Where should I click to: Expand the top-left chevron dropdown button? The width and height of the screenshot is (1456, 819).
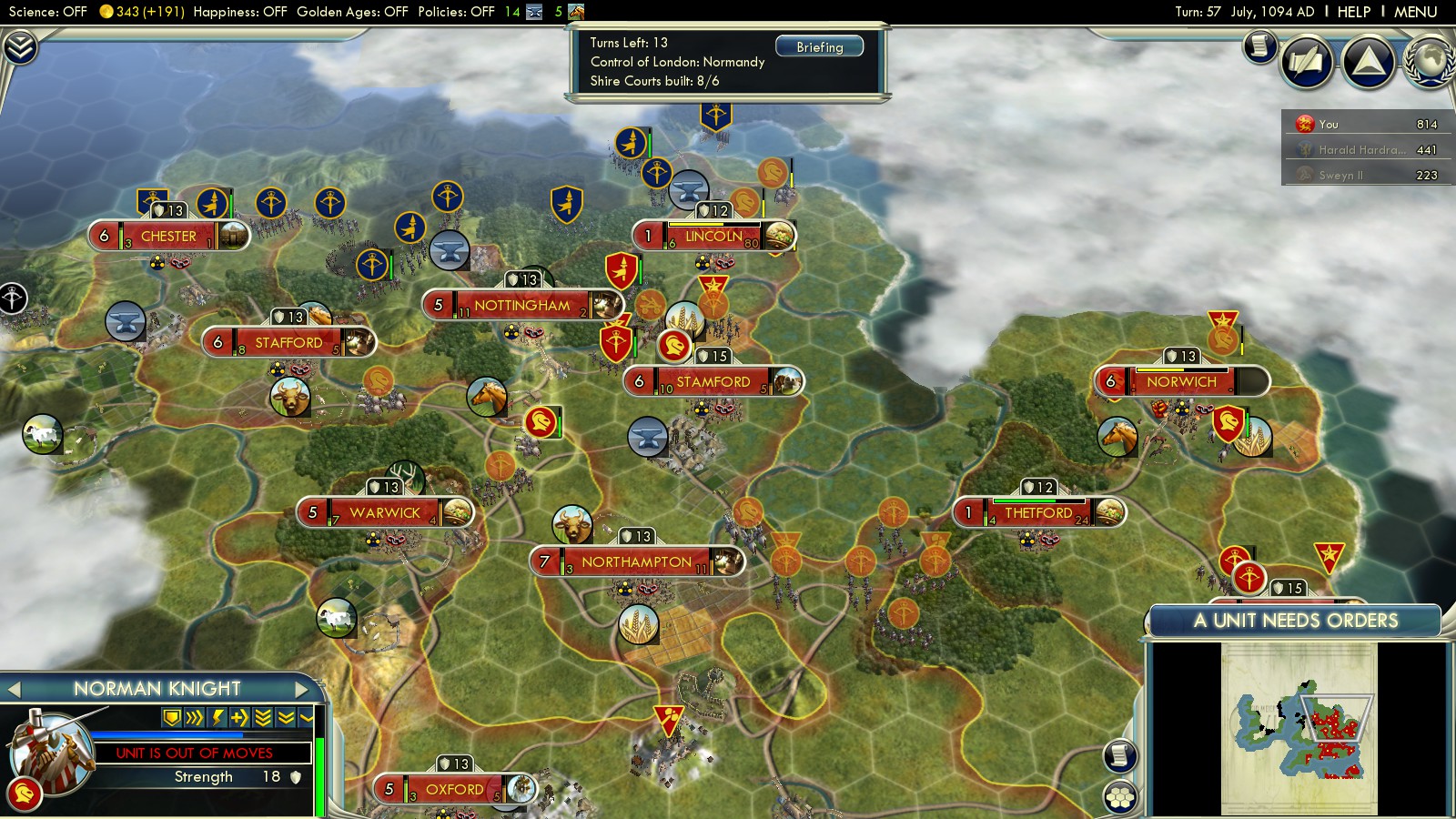20,47
